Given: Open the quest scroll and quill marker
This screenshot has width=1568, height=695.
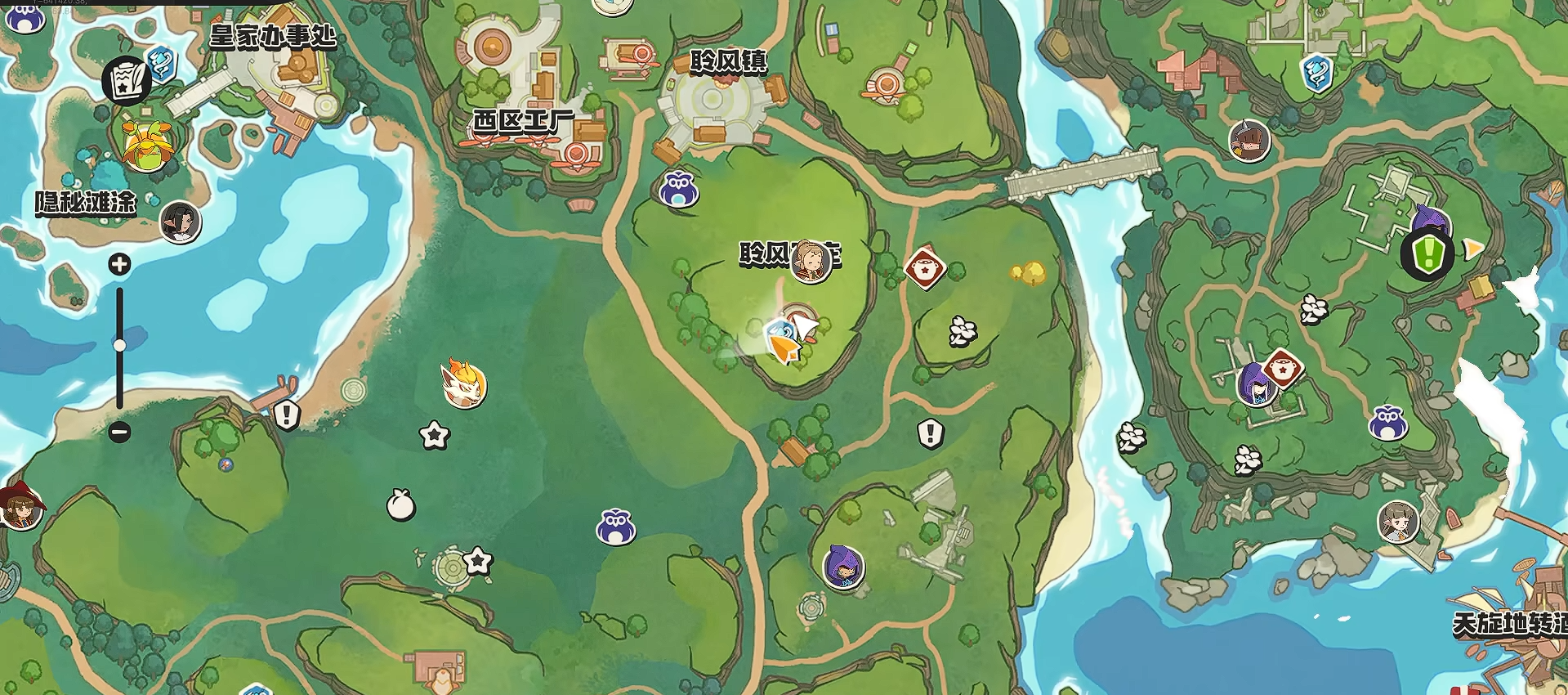Looking at the screenshot, I should 126,80.
